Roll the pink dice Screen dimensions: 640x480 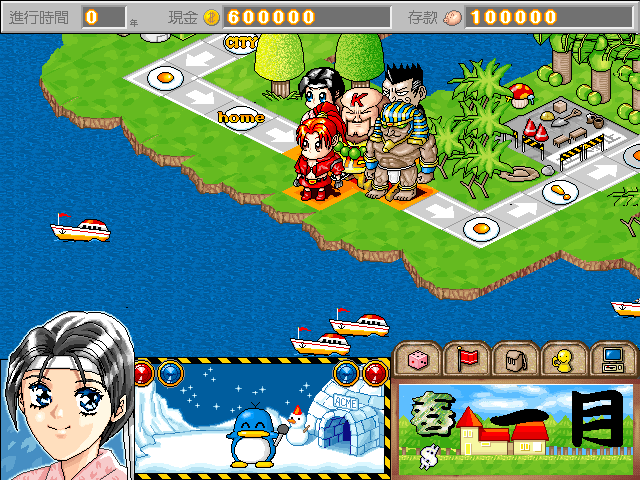[x=419, y=358]
